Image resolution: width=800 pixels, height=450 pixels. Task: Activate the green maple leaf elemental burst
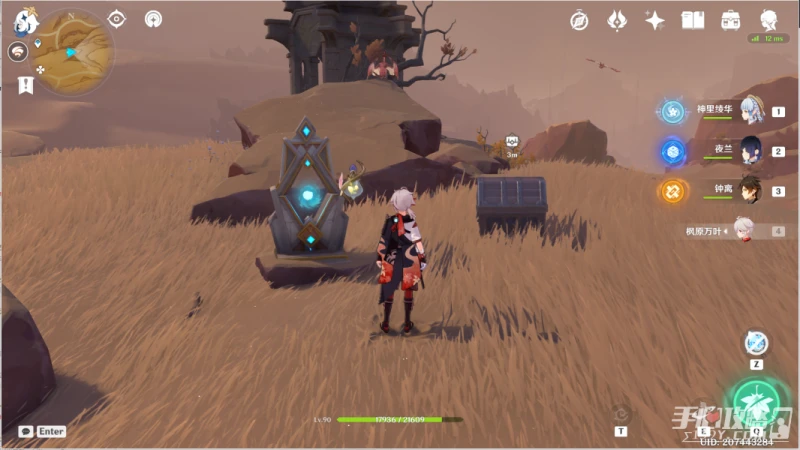point(757,402)
